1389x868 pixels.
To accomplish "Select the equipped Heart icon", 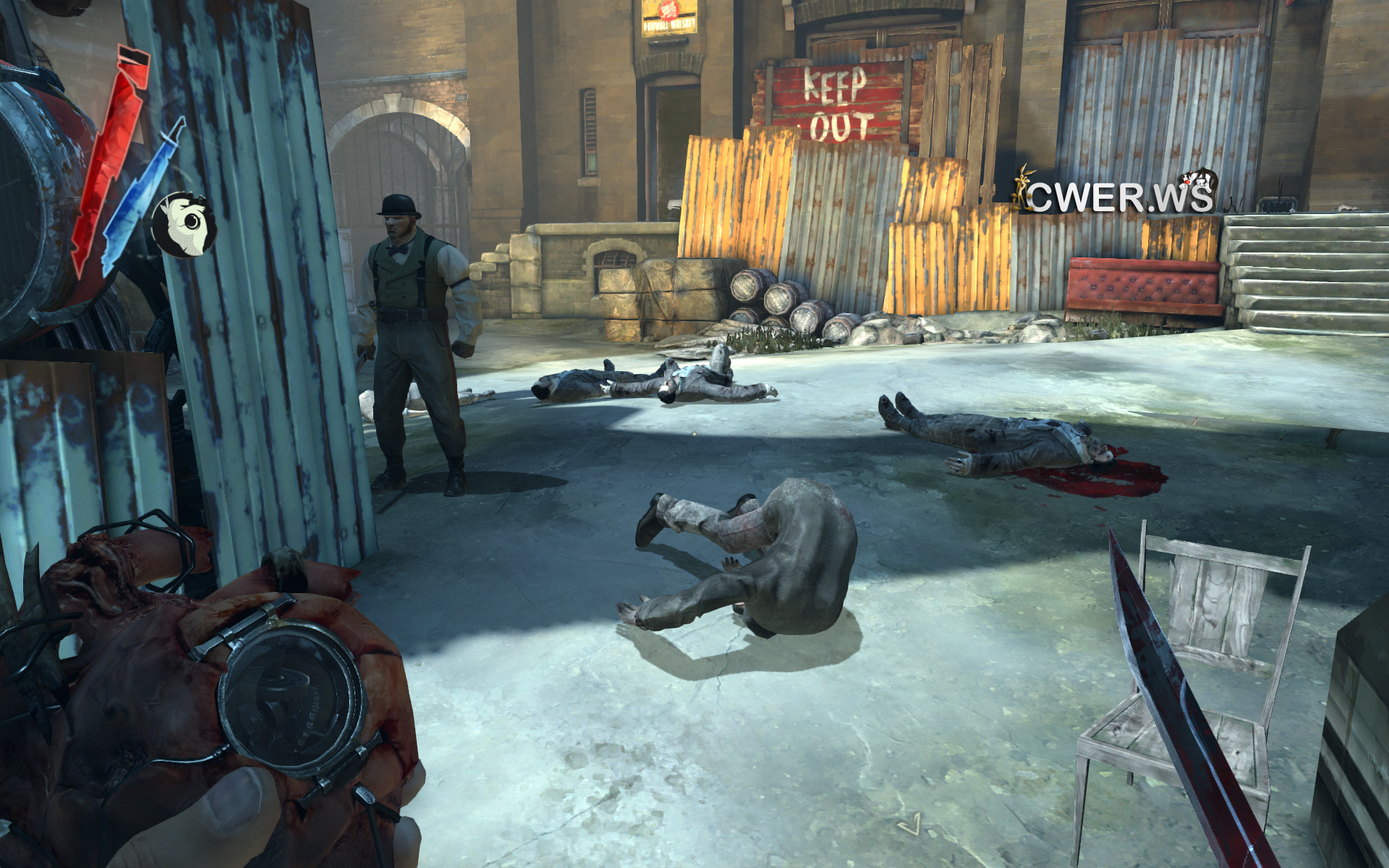I will tap(184, 224).
